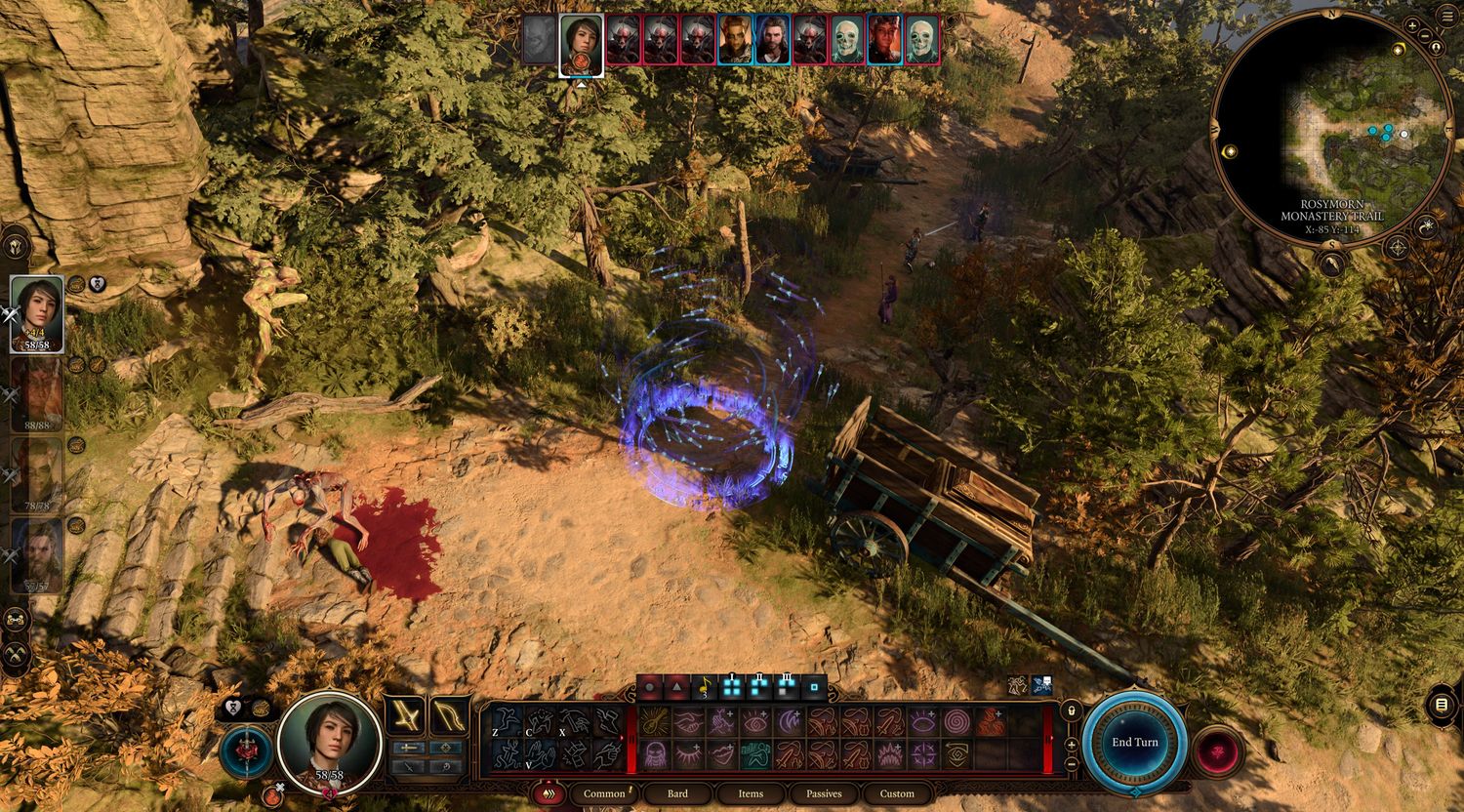The height and width of the screenshot is (812, 1464).
Task: Open the red rose button beside End Turn
Action: pyautogui.click(x=1218, y=751)
